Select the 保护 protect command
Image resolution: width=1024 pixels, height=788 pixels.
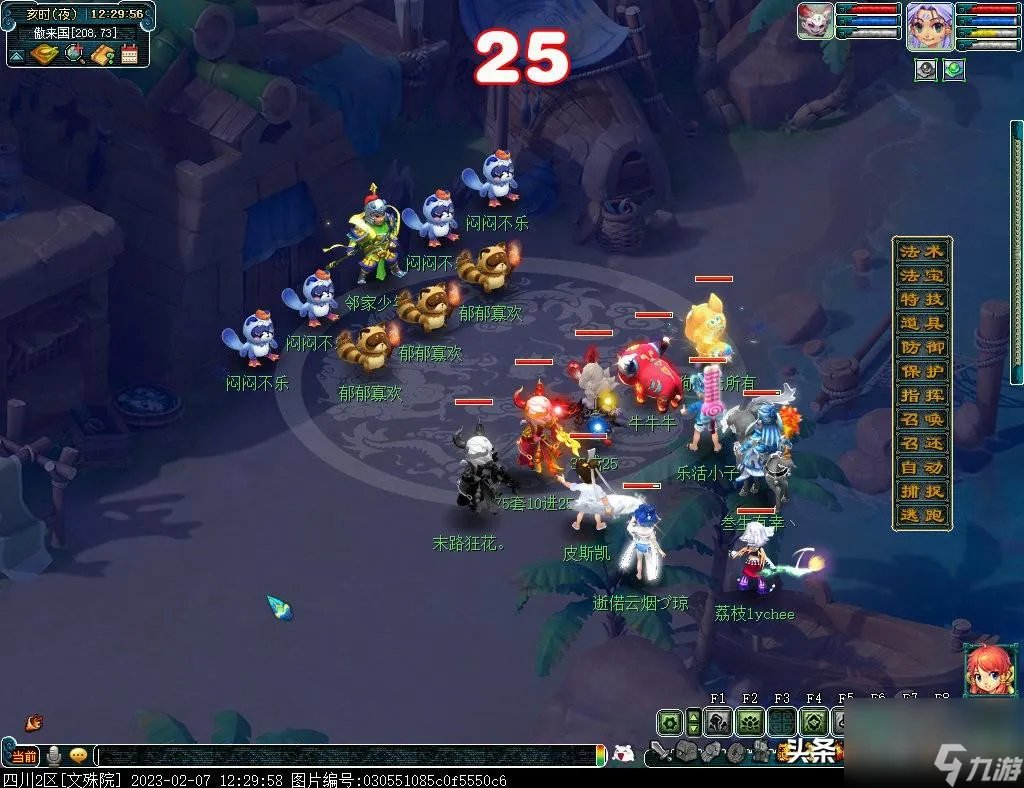pyautogui.click(x=921, y=371)
